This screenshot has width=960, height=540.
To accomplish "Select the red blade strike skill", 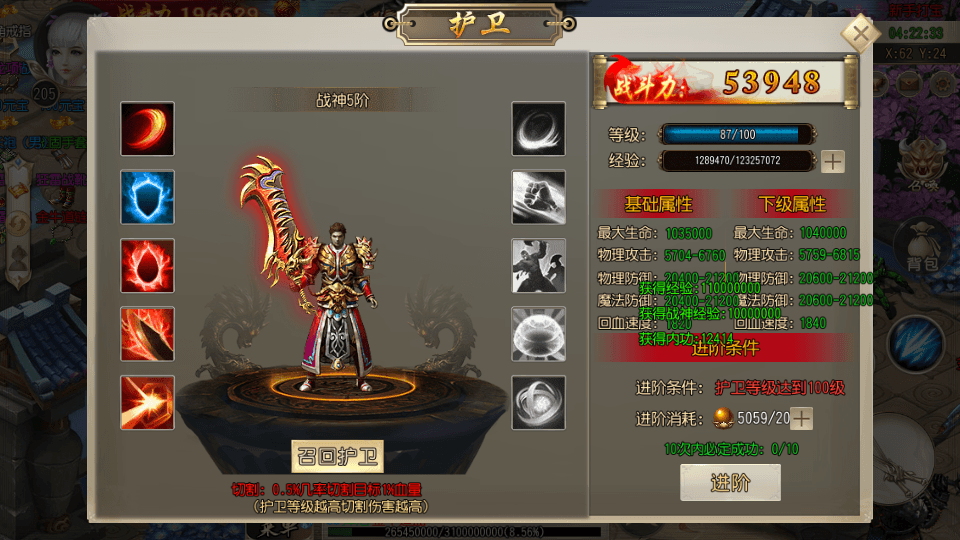I will point(147,333).
